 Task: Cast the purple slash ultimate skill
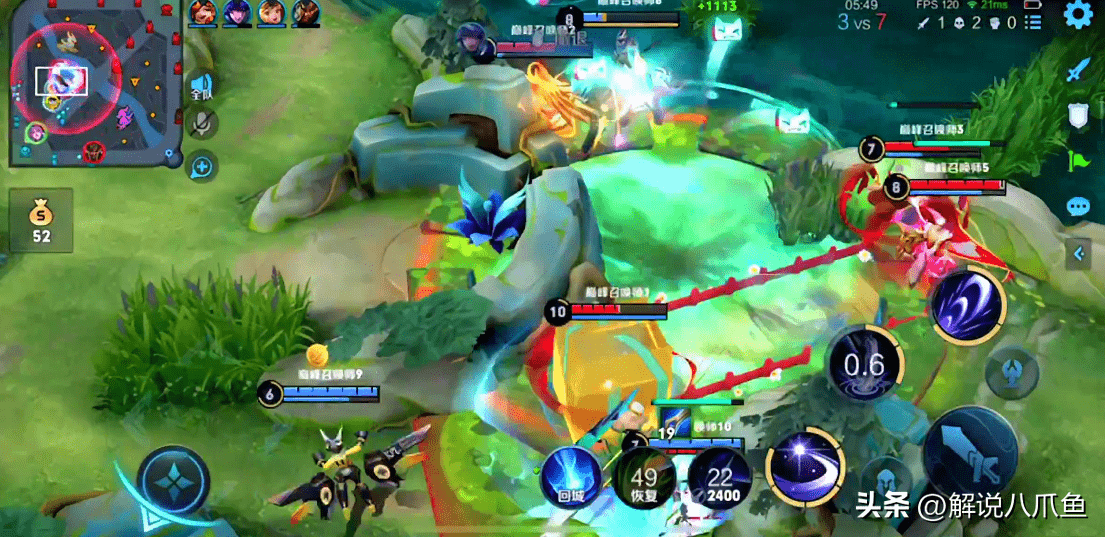967,305
